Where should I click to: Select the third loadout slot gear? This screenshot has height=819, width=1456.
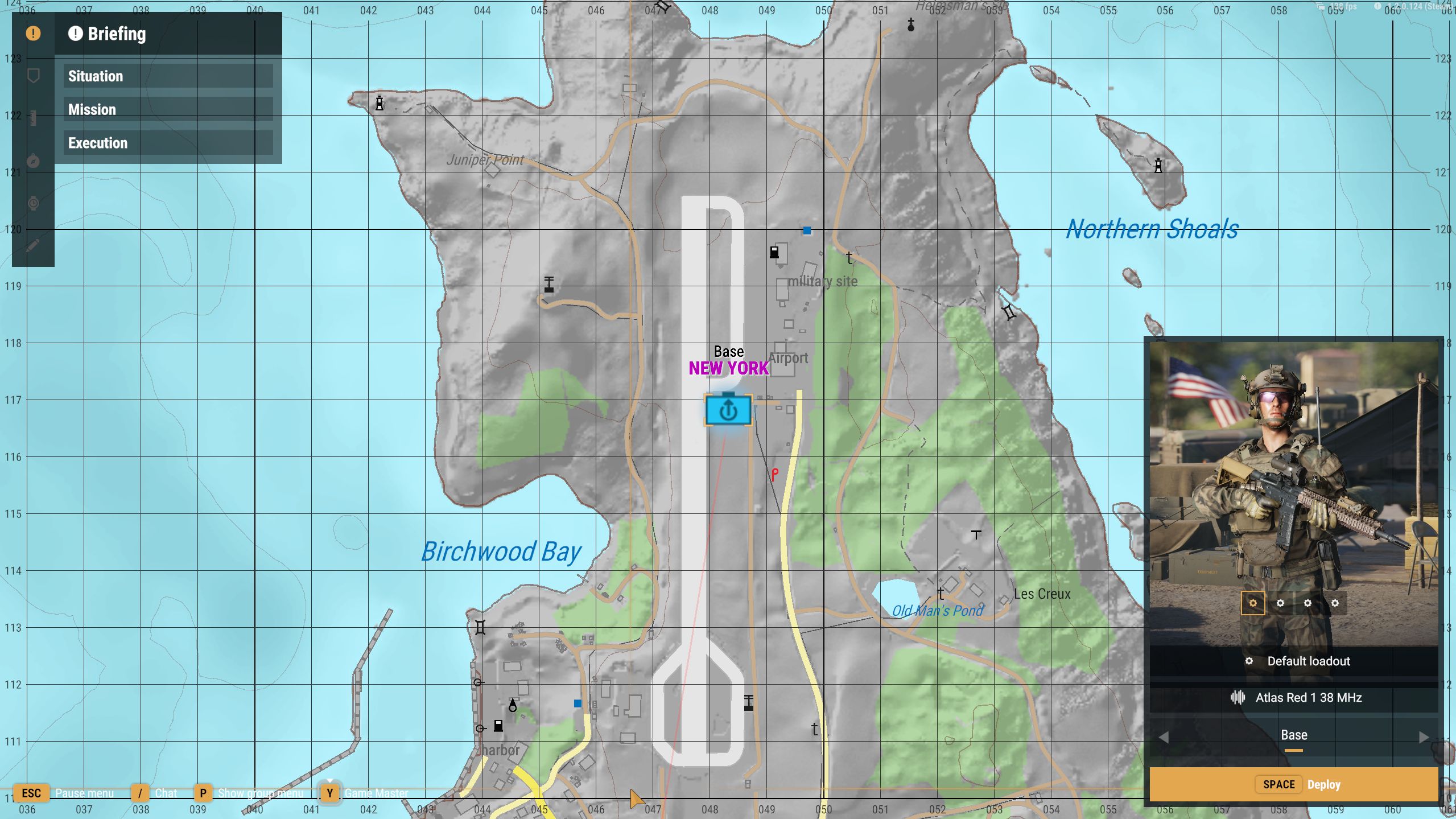(x=1309, y=603)
